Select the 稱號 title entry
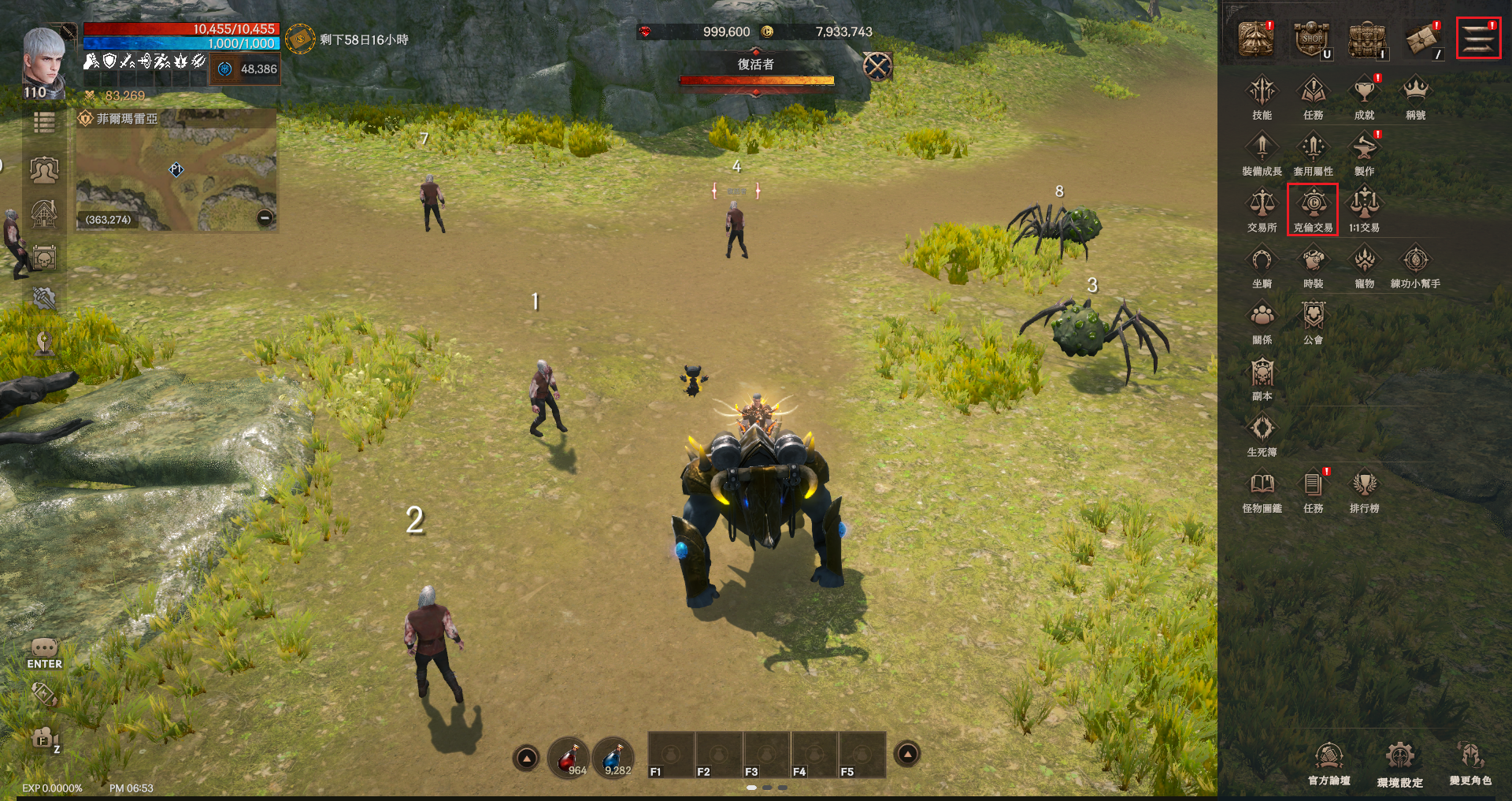1512x801 pixels. point(1415,97)
